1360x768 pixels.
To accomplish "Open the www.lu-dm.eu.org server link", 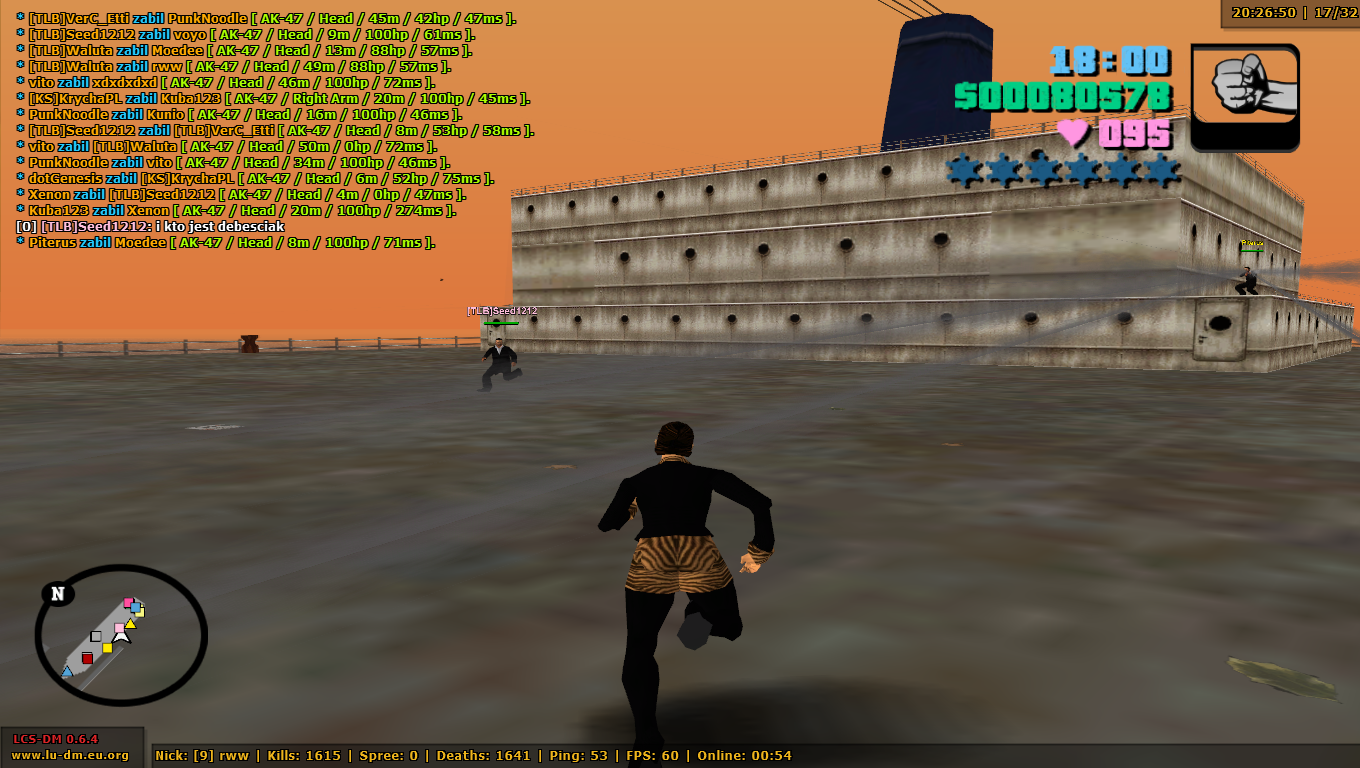I will [70, 755].
